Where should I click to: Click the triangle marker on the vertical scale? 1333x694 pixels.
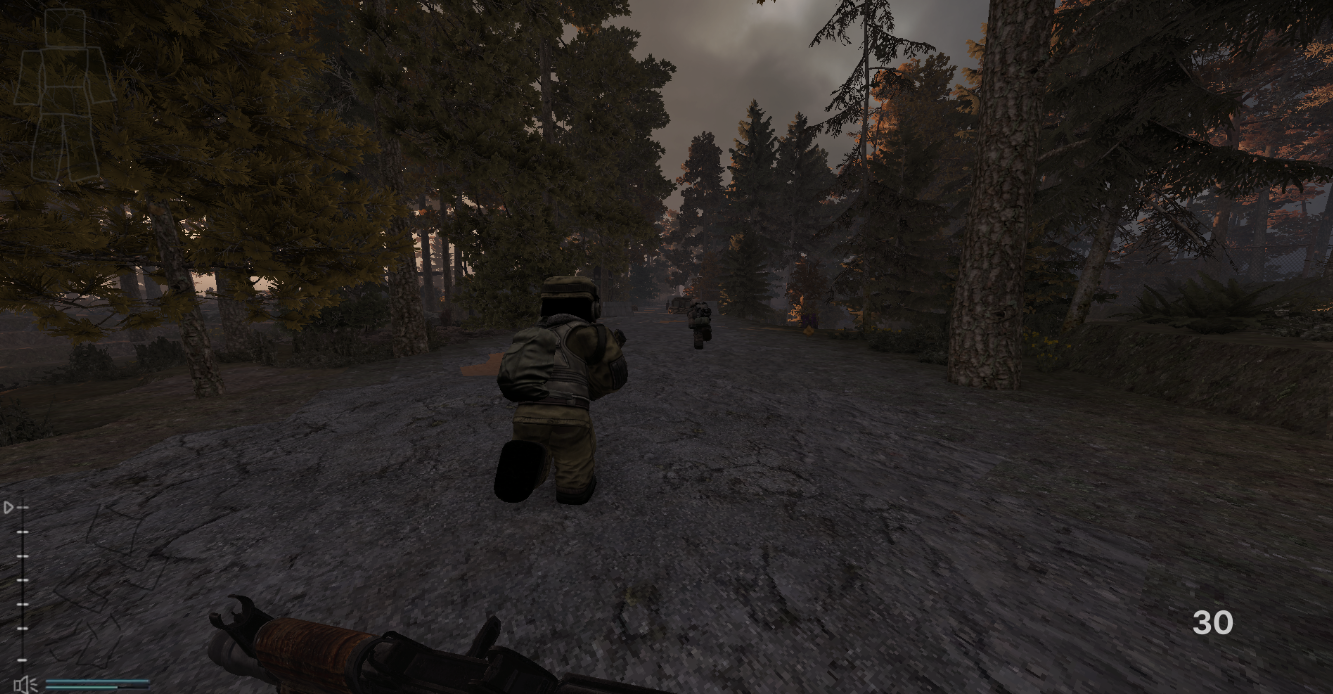[x=9, y=508]
